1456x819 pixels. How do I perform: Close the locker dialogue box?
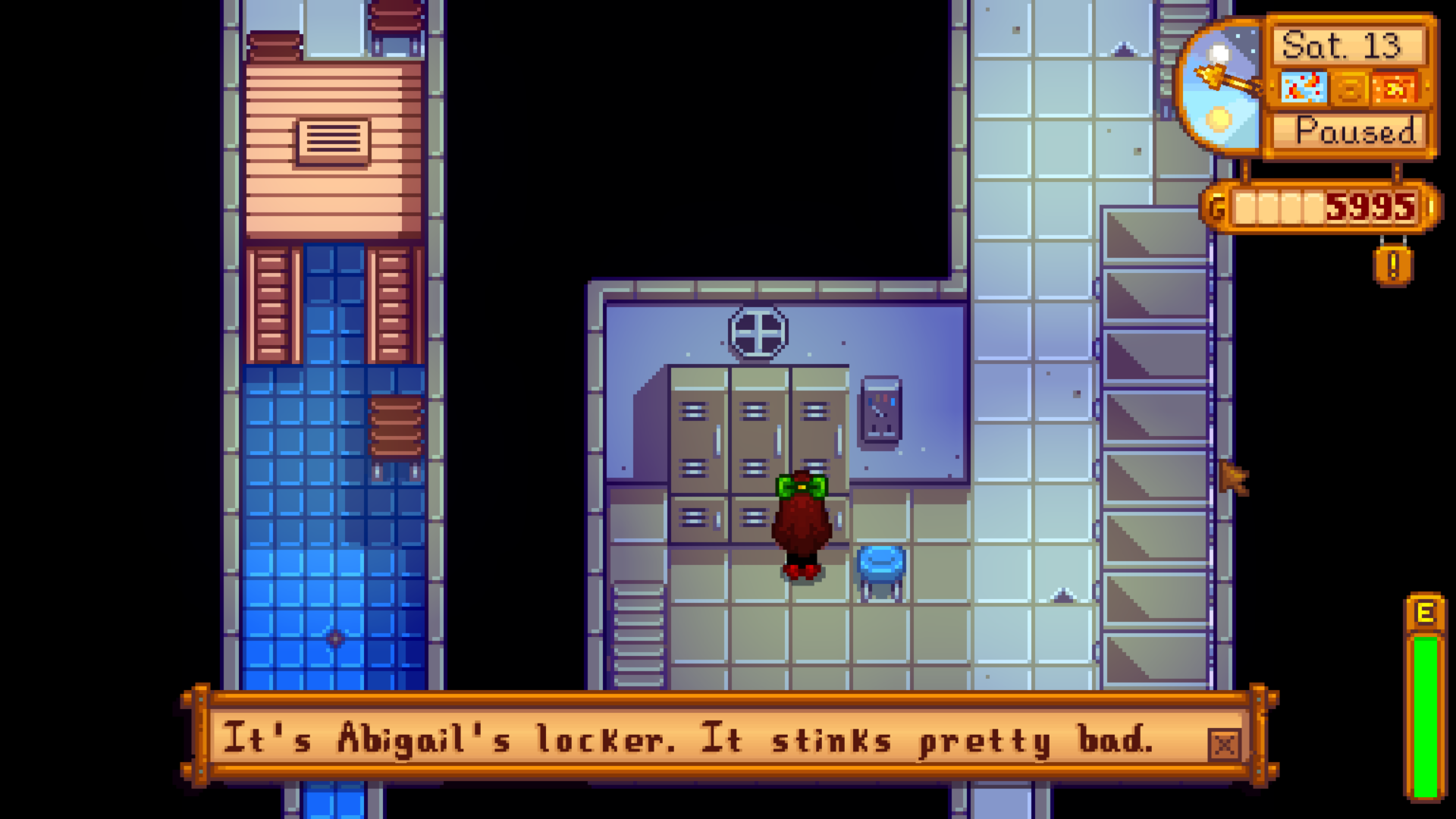(1224, 745)
